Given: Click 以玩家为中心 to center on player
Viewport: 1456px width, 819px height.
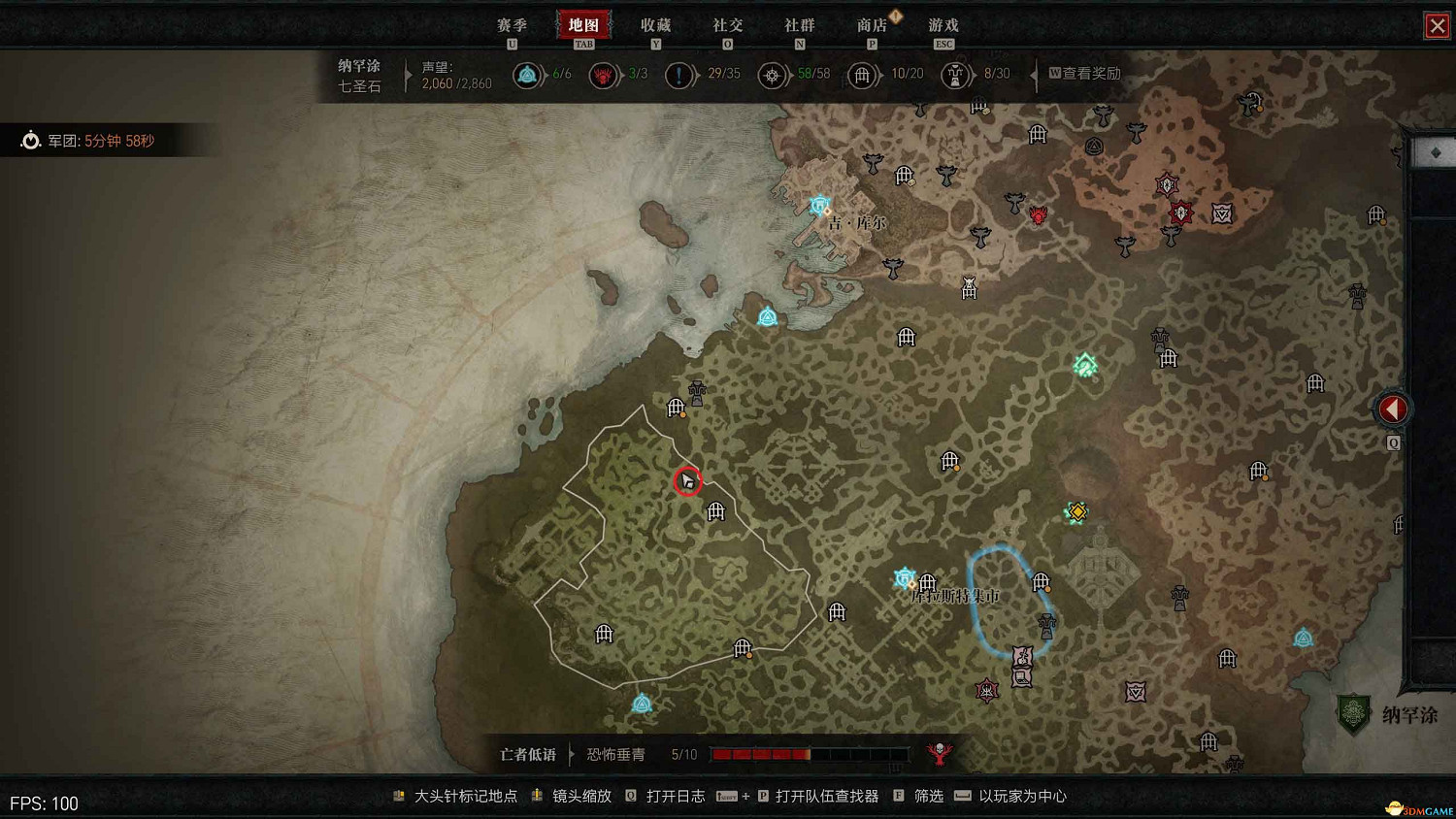Looking at the screenshot, I should click(x=1023, y=796).
